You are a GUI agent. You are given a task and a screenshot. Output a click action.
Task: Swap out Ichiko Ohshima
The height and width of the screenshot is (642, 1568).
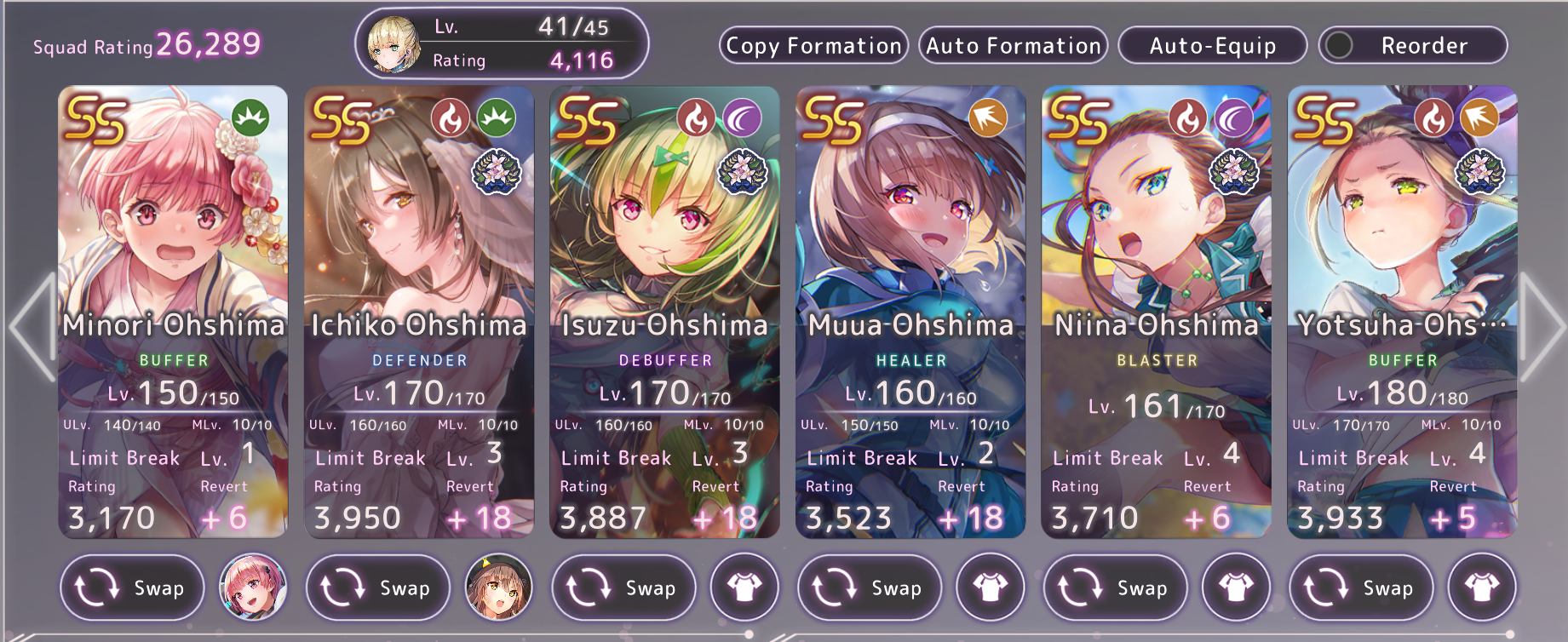[x=377, y=588]
